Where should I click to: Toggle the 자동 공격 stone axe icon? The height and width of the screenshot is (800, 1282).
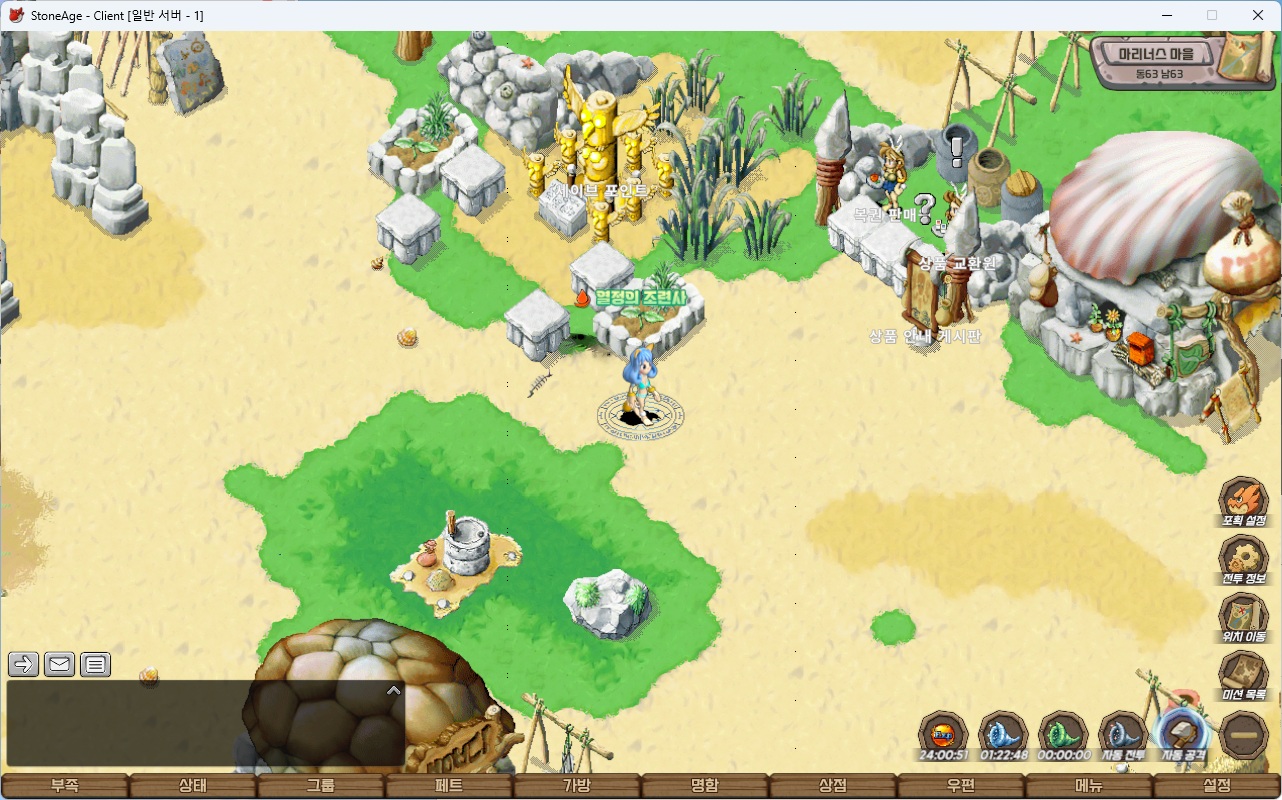point(1183,736)
